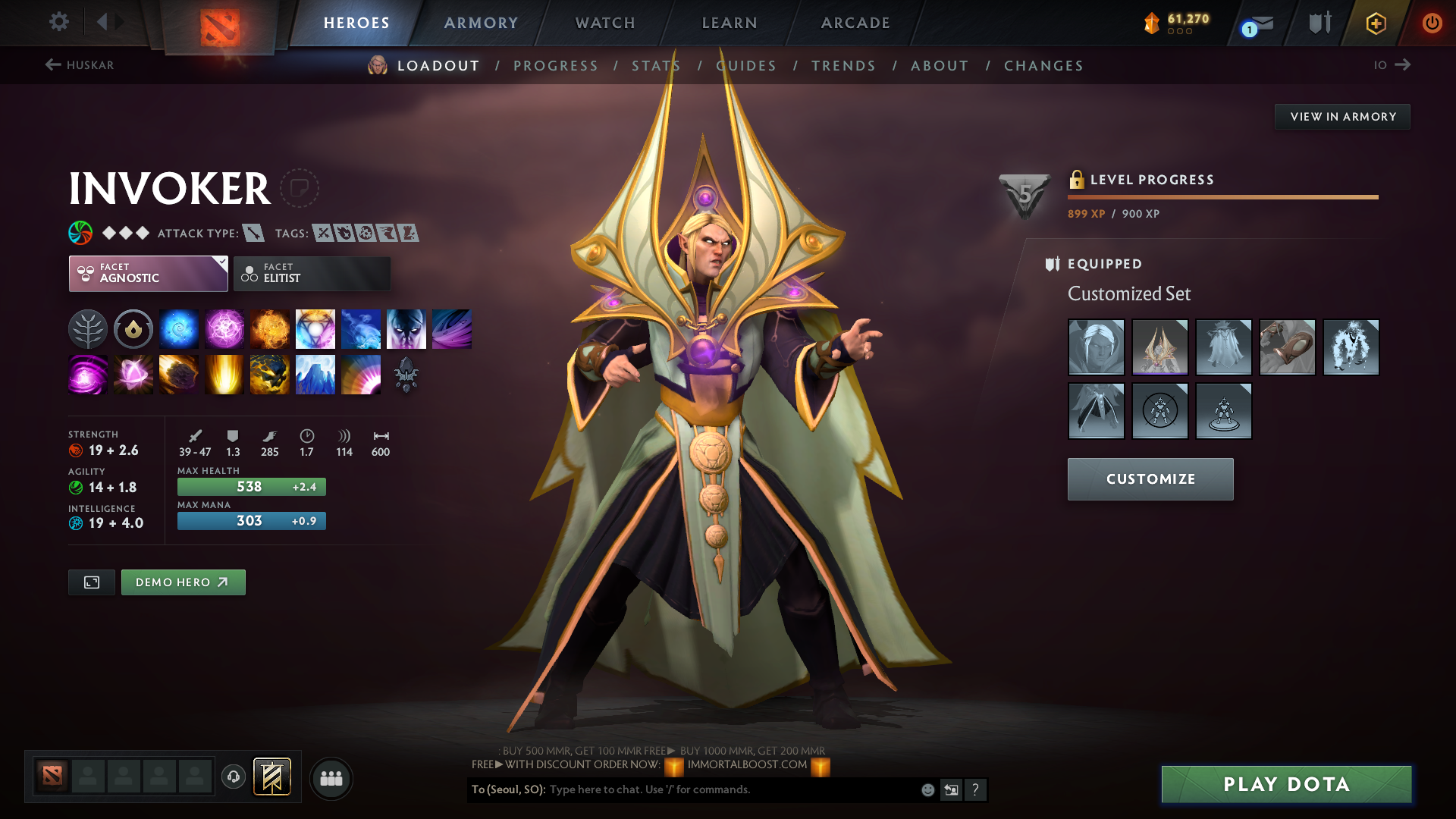Open the Aghanim's Shard upgrade icon
The image size is (1456, 819).
pyautogui.click(x=406, y=374)
